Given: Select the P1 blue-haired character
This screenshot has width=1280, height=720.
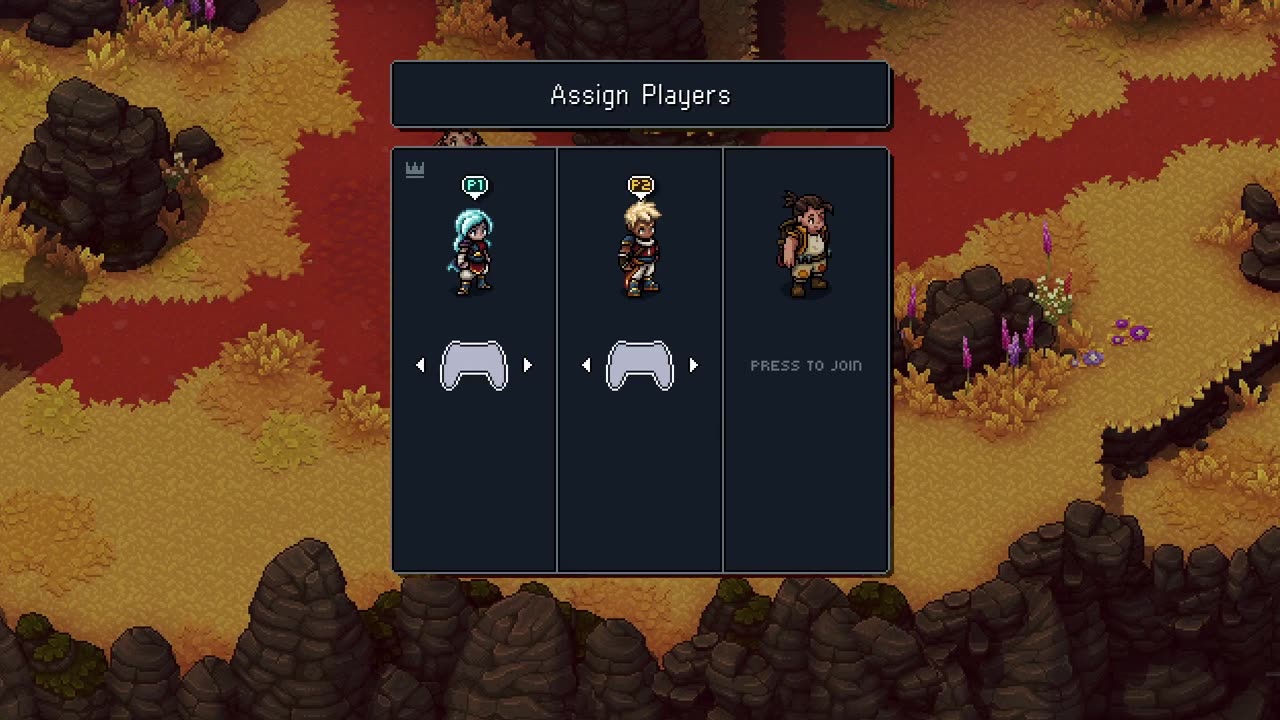Looking at the screenshot, I should (472, 252).
